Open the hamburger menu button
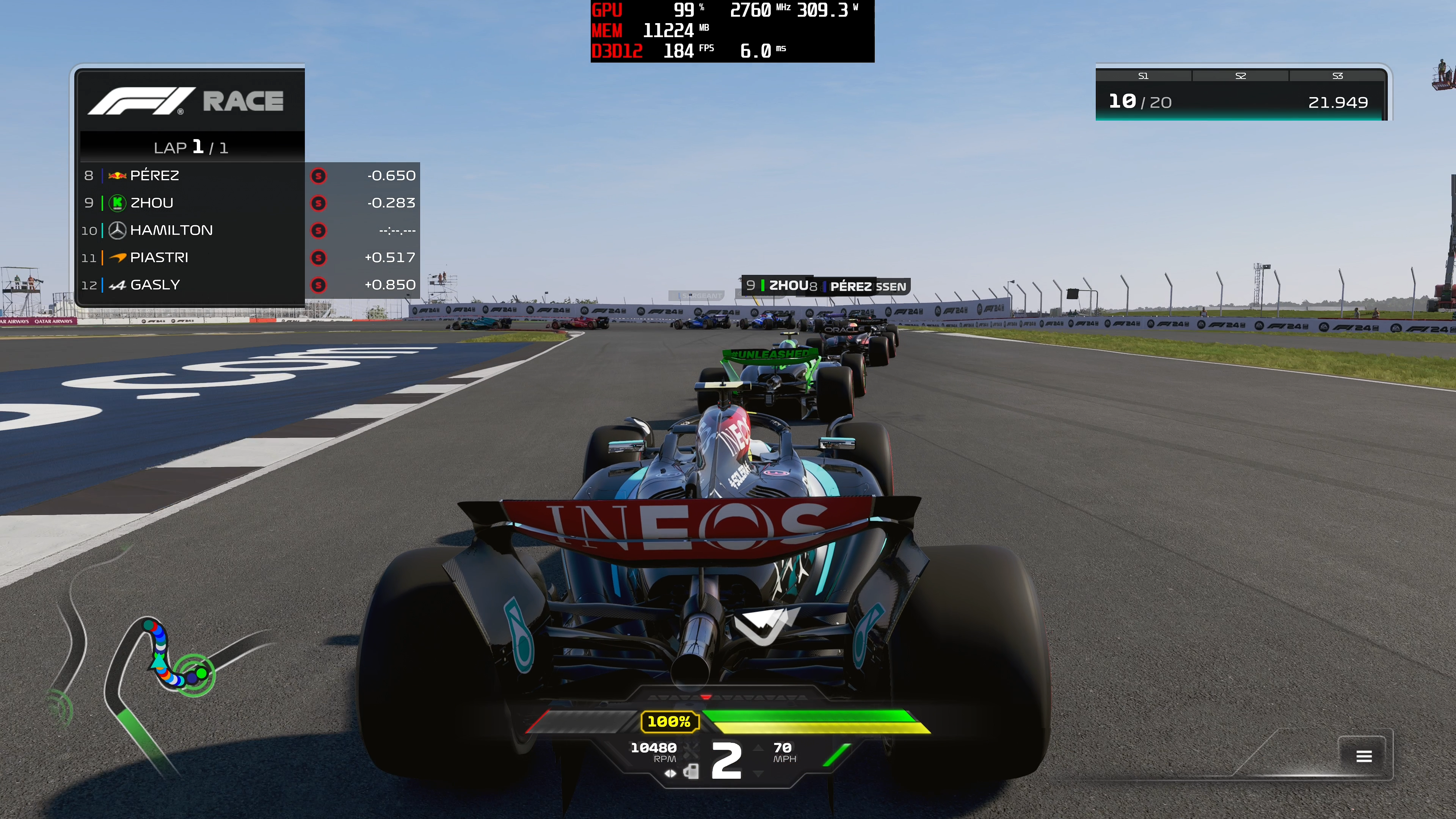1456x819 pixels. [x=1363, y=756]
